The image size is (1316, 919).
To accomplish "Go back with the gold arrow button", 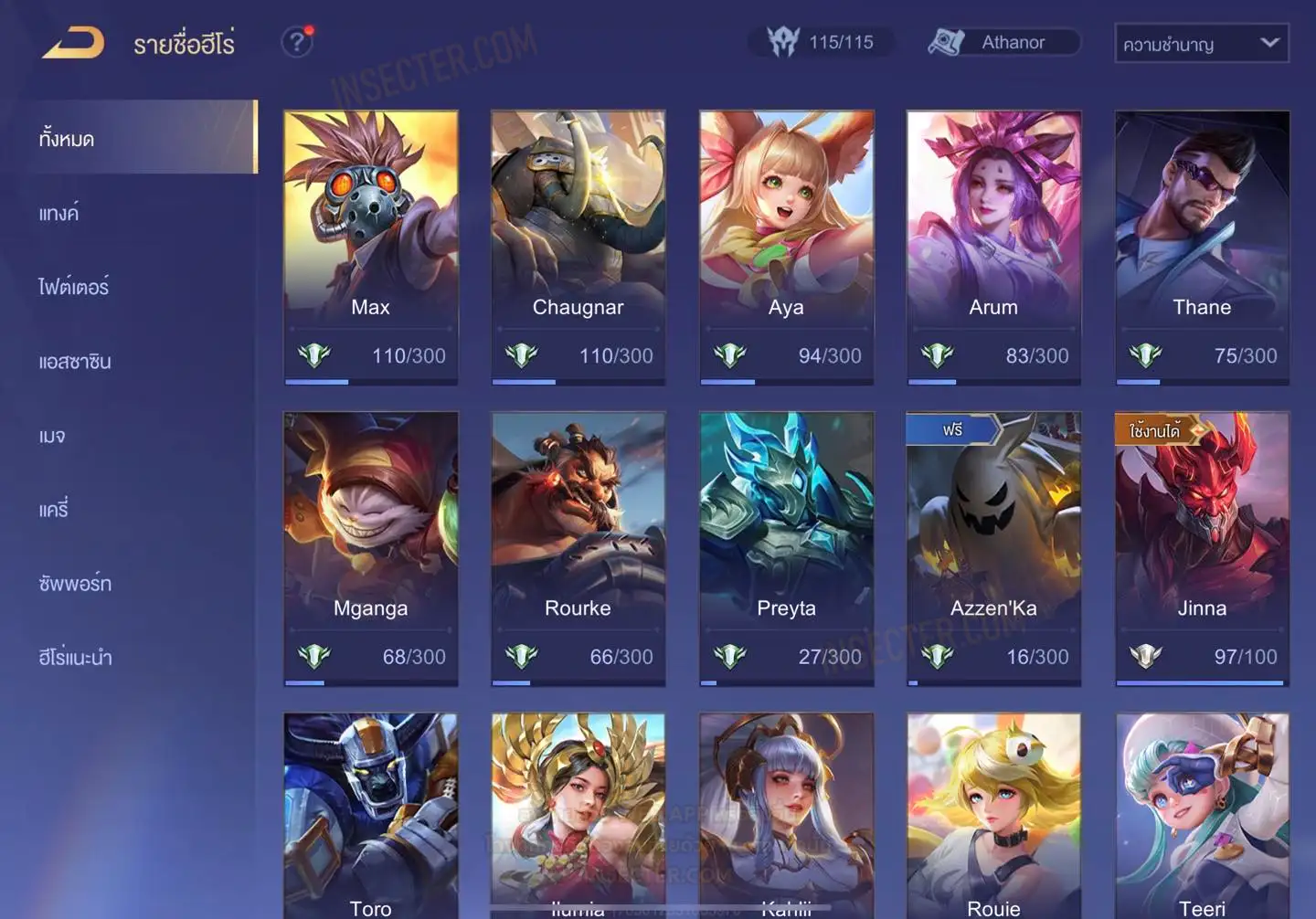I will coord(73,43).
